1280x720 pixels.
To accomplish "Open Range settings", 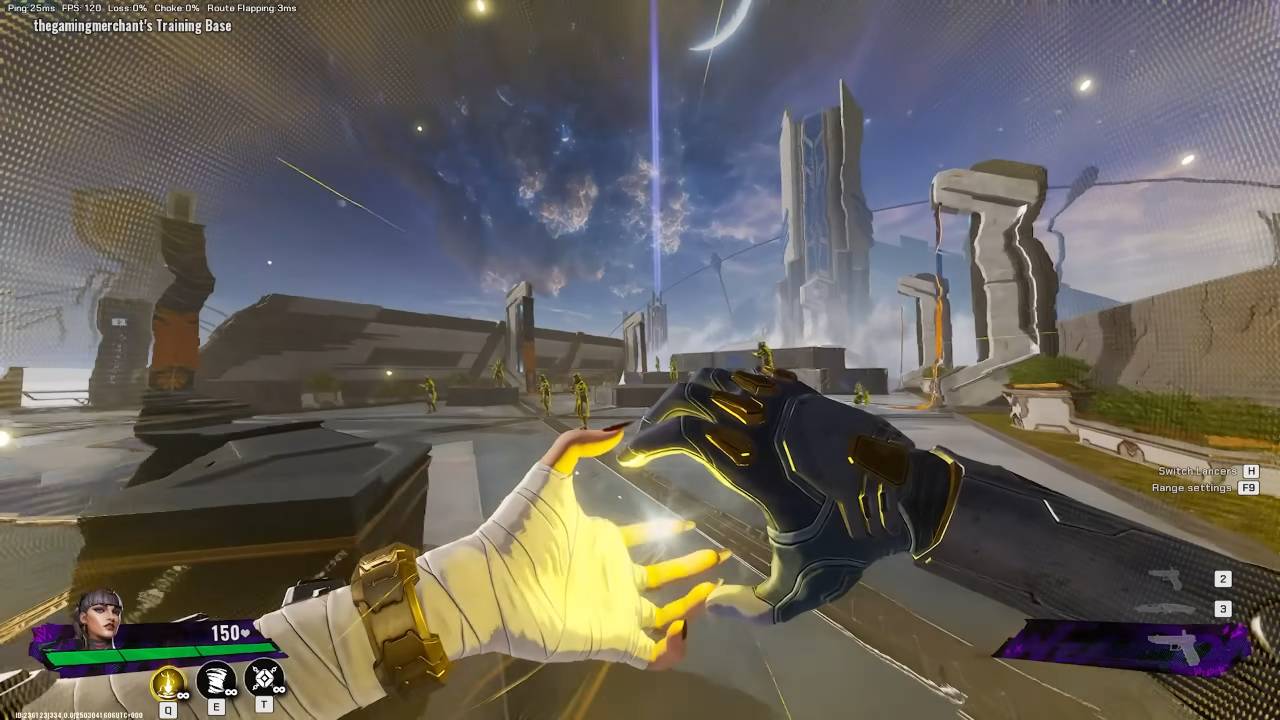I will point(1194,488).
